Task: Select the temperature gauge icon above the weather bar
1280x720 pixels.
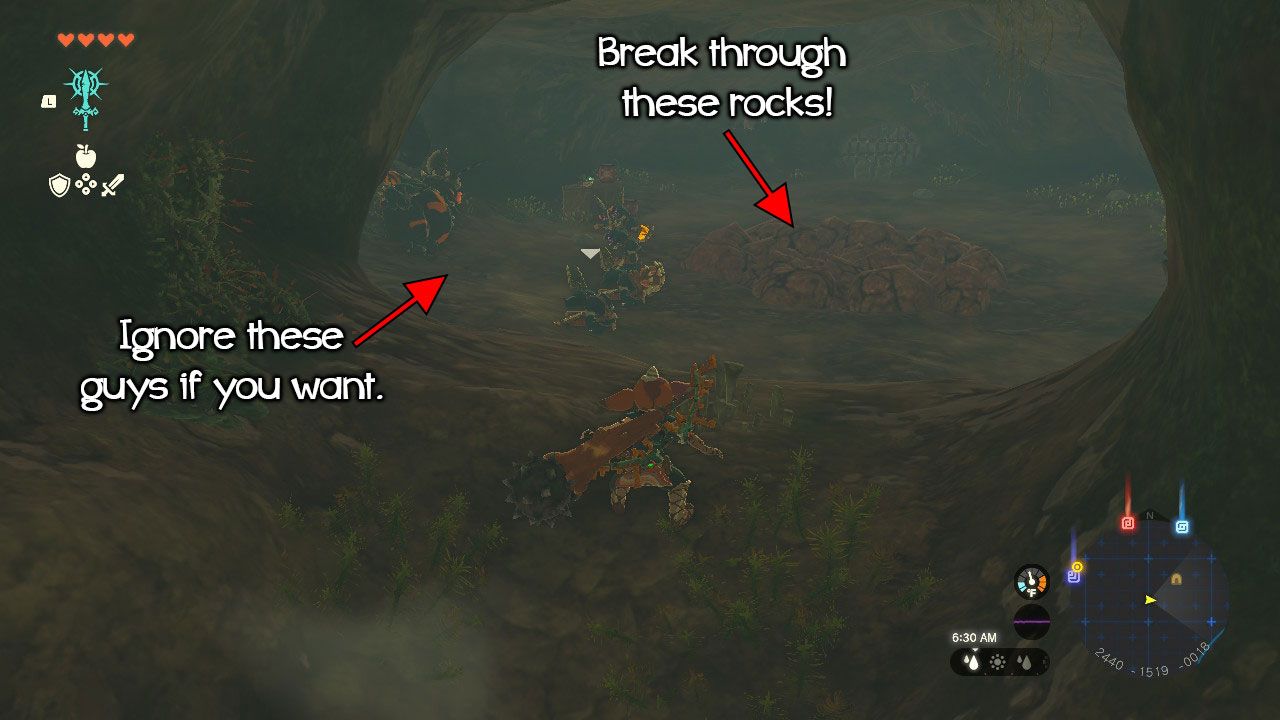Action: (1031, 581)
